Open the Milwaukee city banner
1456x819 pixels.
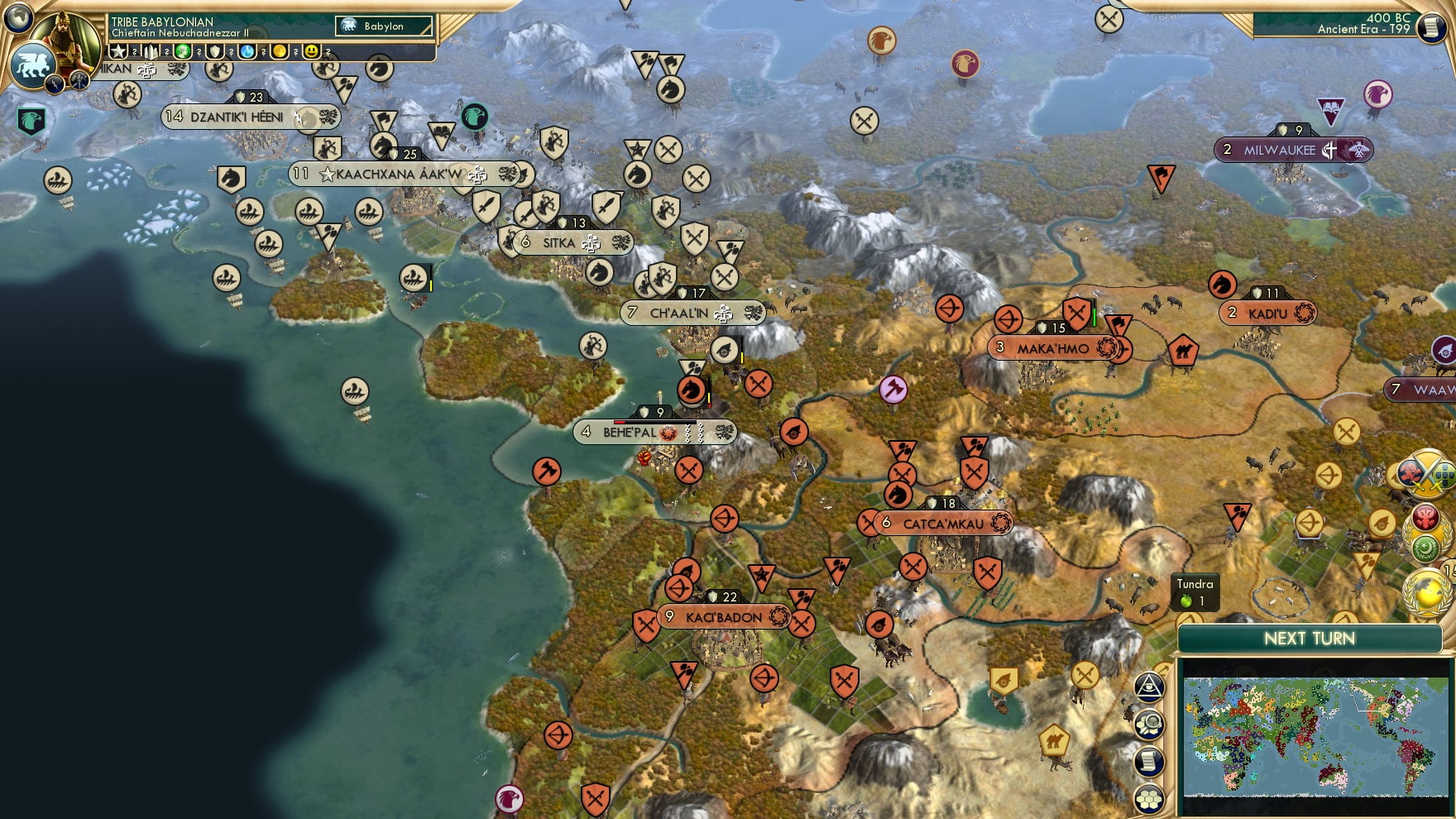(1280, 151)
